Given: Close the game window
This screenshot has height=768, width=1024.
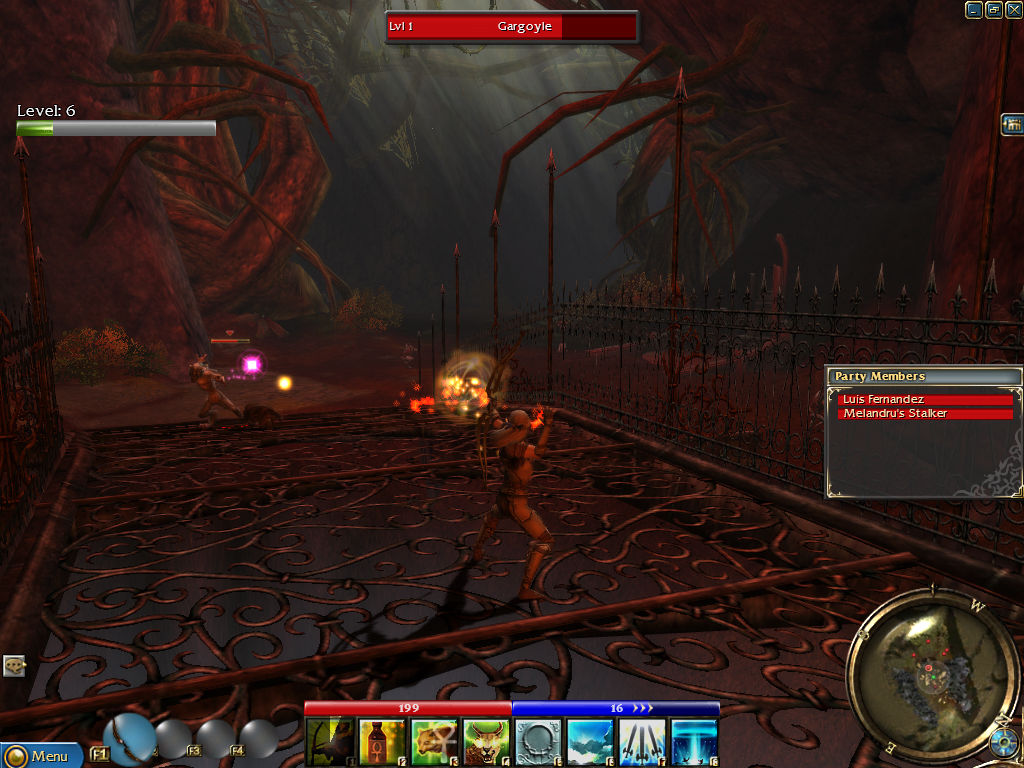Looking at the screenshot, I should click(1013, 10).
